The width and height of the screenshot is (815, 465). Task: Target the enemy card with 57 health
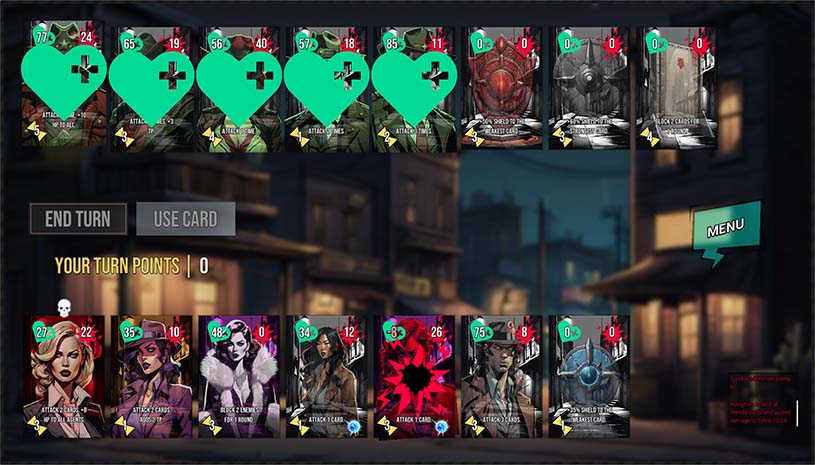[327, 88]
